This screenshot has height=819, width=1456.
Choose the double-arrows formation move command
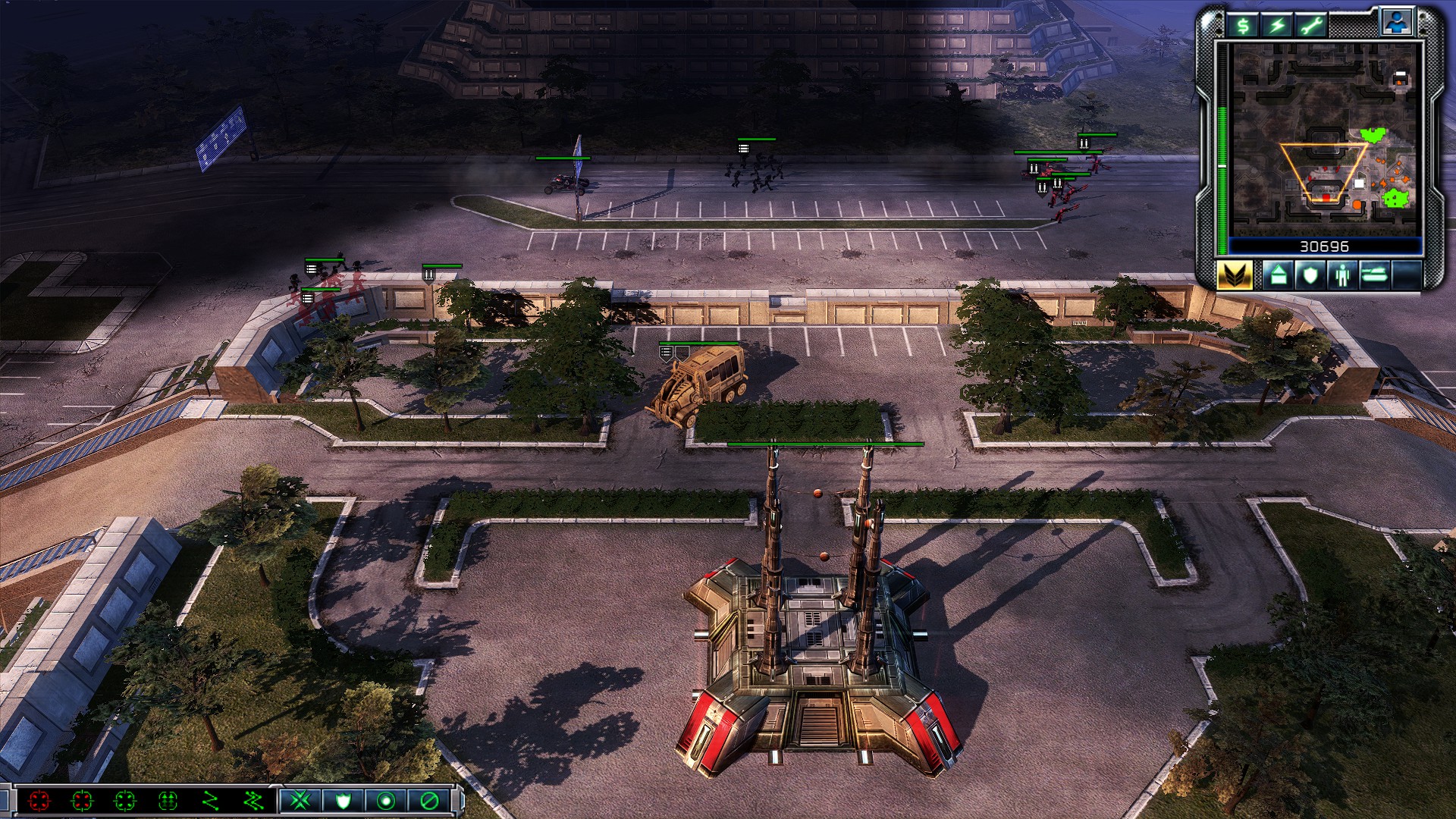168,801
